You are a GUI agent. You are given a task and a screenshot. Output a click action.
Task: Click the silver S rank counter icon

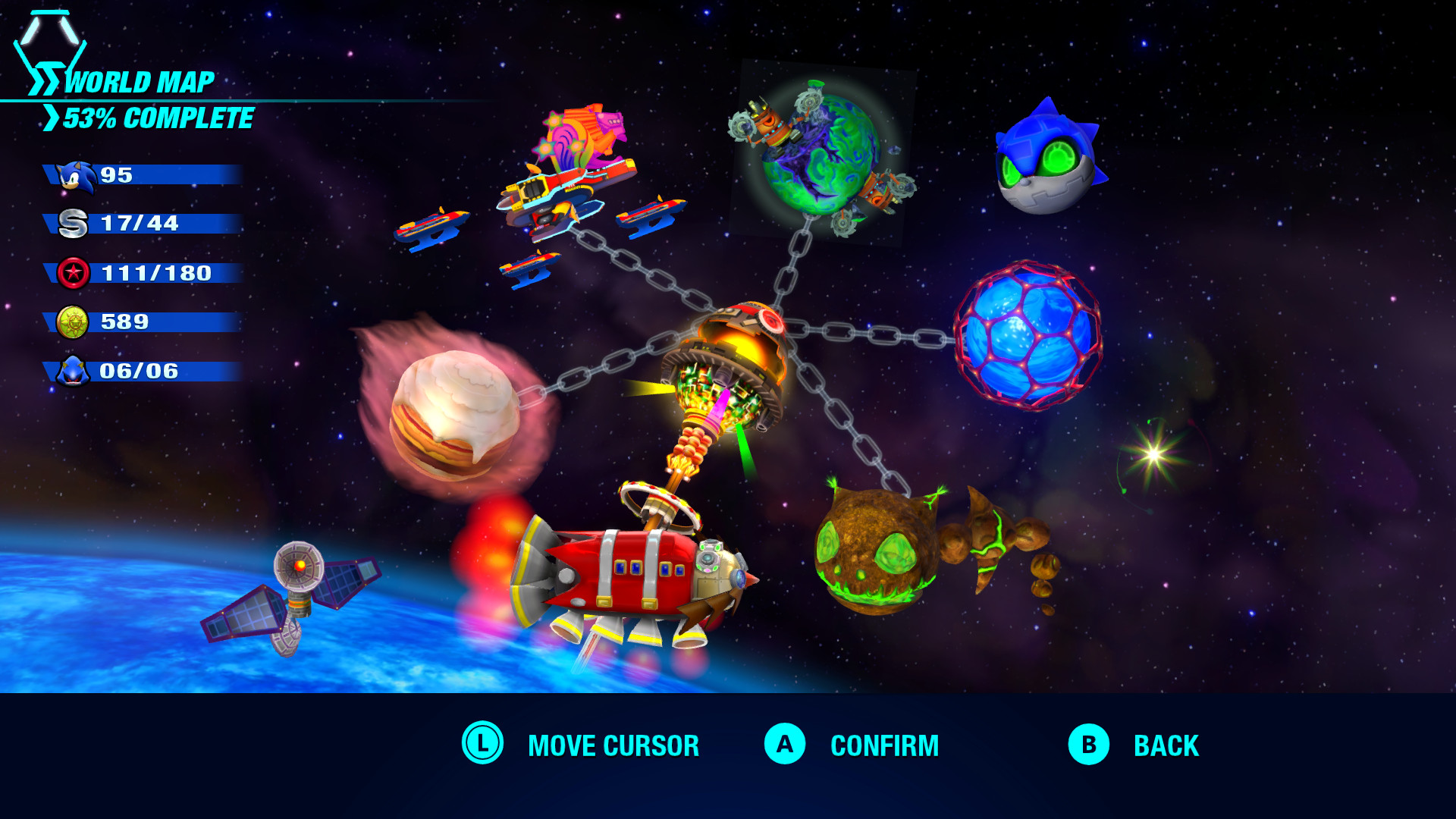click(73, 224)
